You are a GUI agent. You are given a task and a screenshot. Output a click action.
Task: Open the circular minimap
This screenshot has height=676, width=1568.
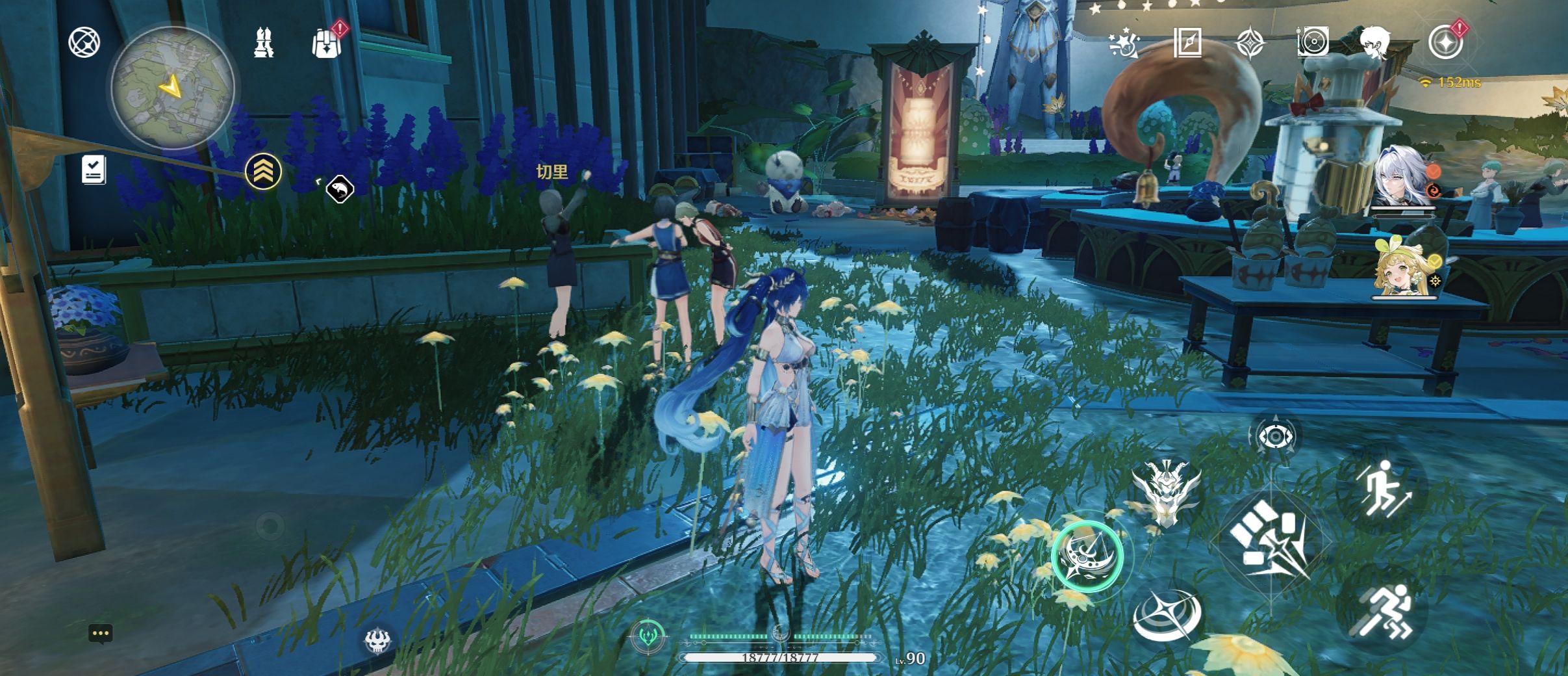coord(173,87)
